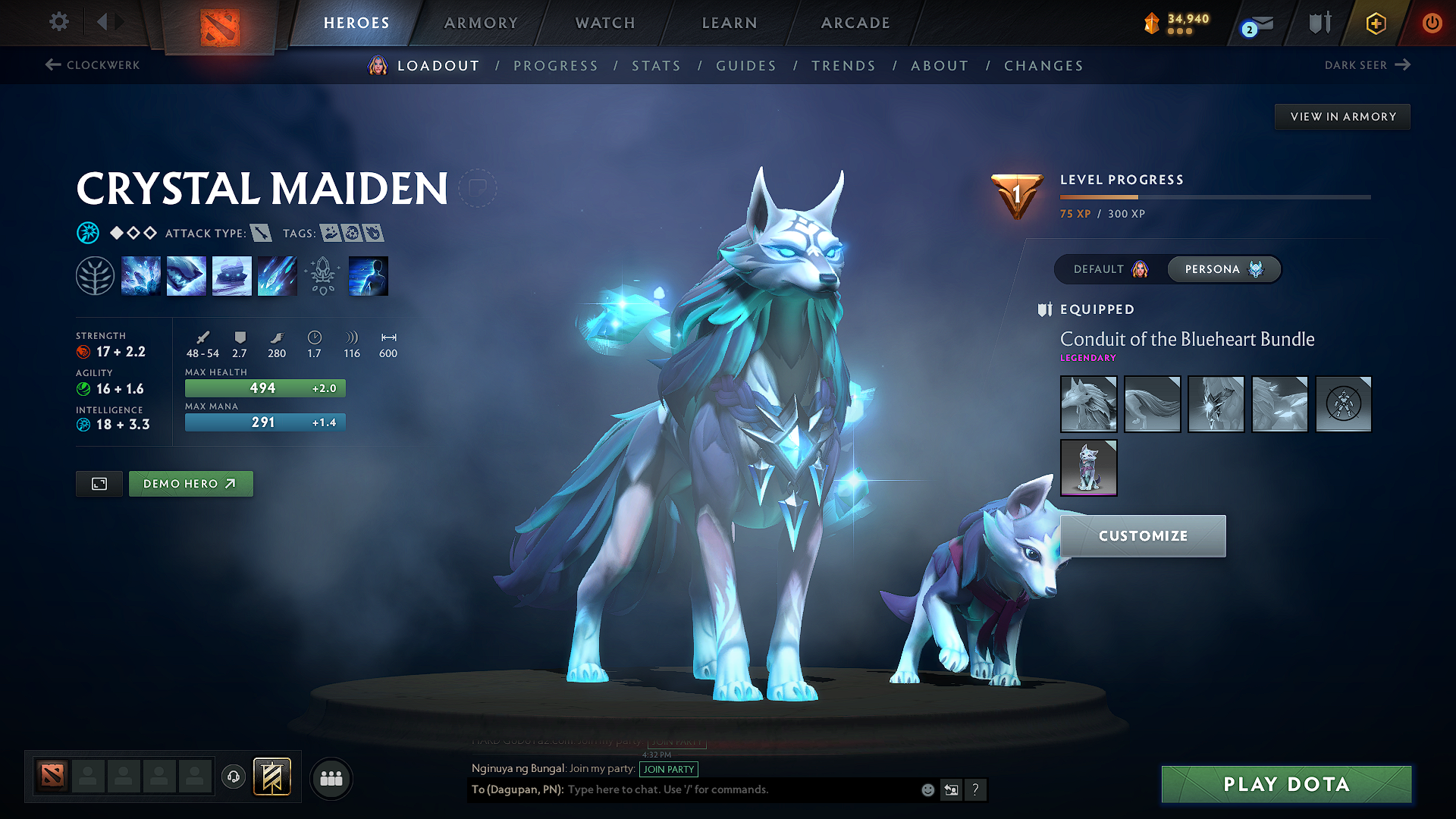Open the Armory menu tab

[x=481, y=23]
